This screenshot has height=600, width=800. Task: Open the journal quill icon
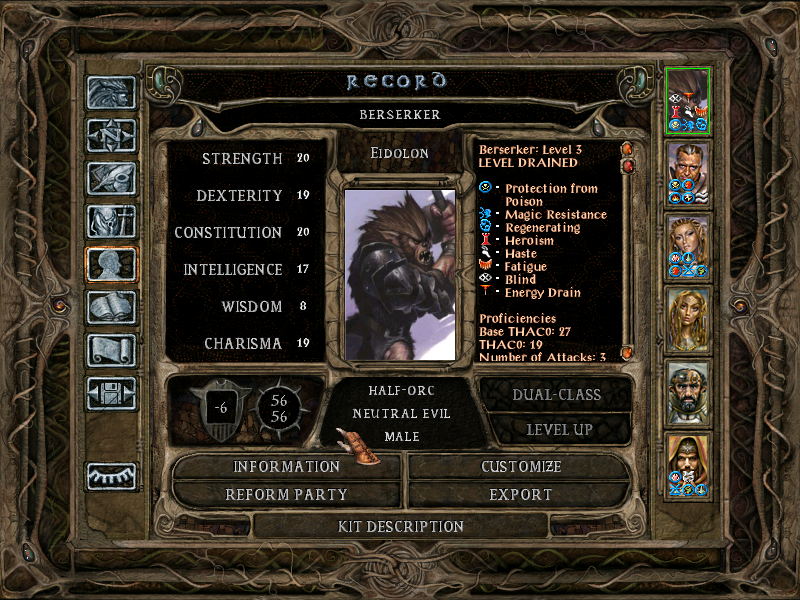[x=111, y=178]
